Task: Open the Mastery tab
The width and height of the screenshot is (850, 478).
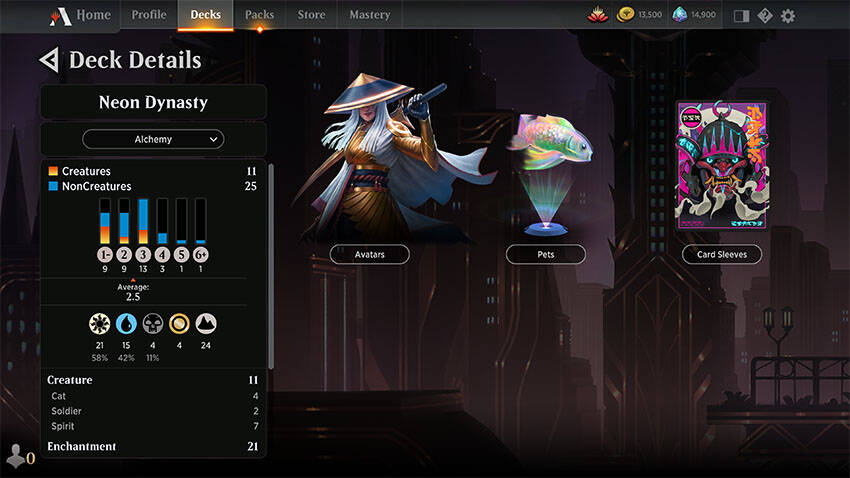Action: pyautogui.click(x=370, y=15)
